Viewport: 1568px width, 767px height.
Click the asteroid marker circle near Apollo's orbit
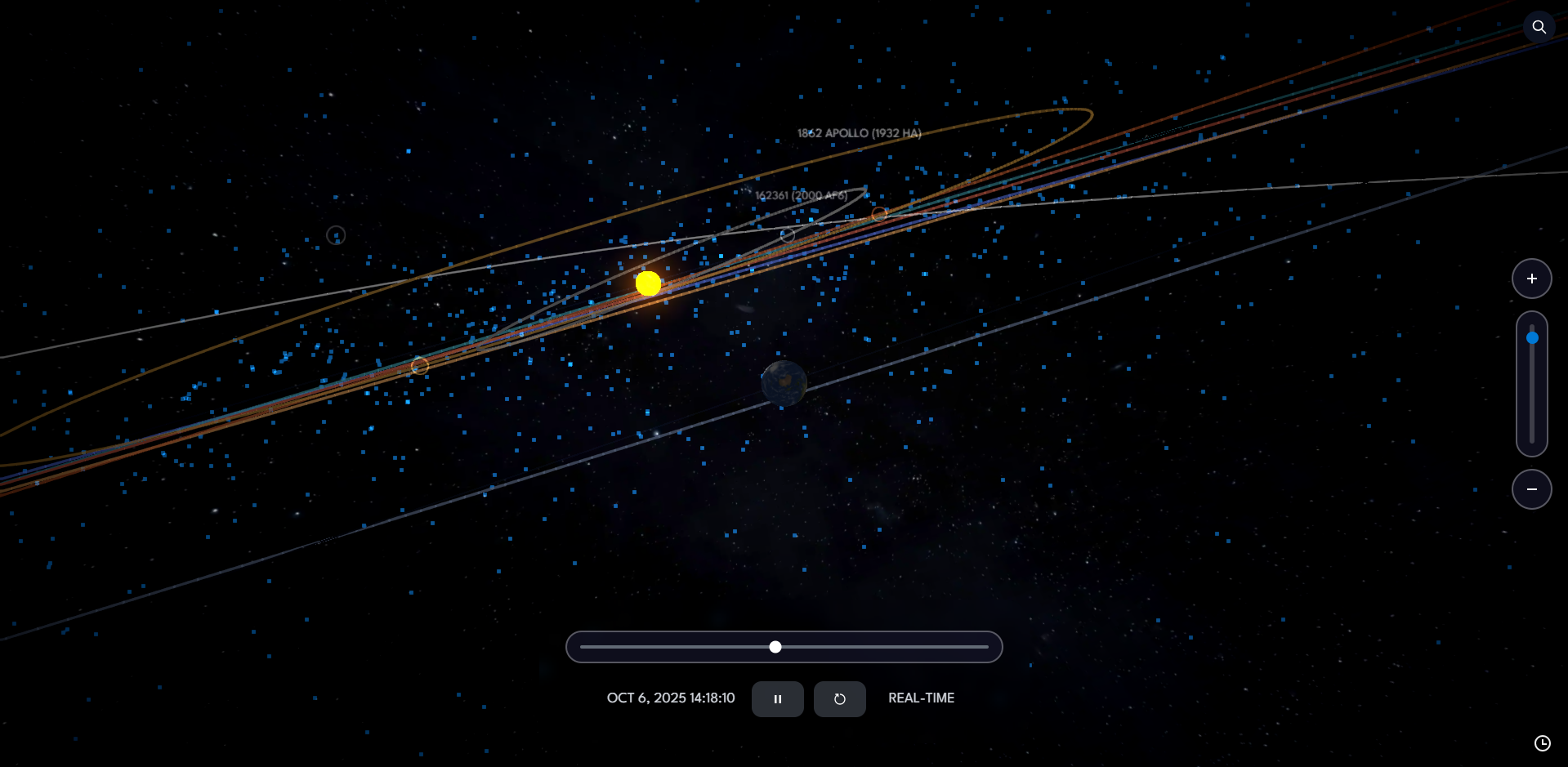point(880,213)
